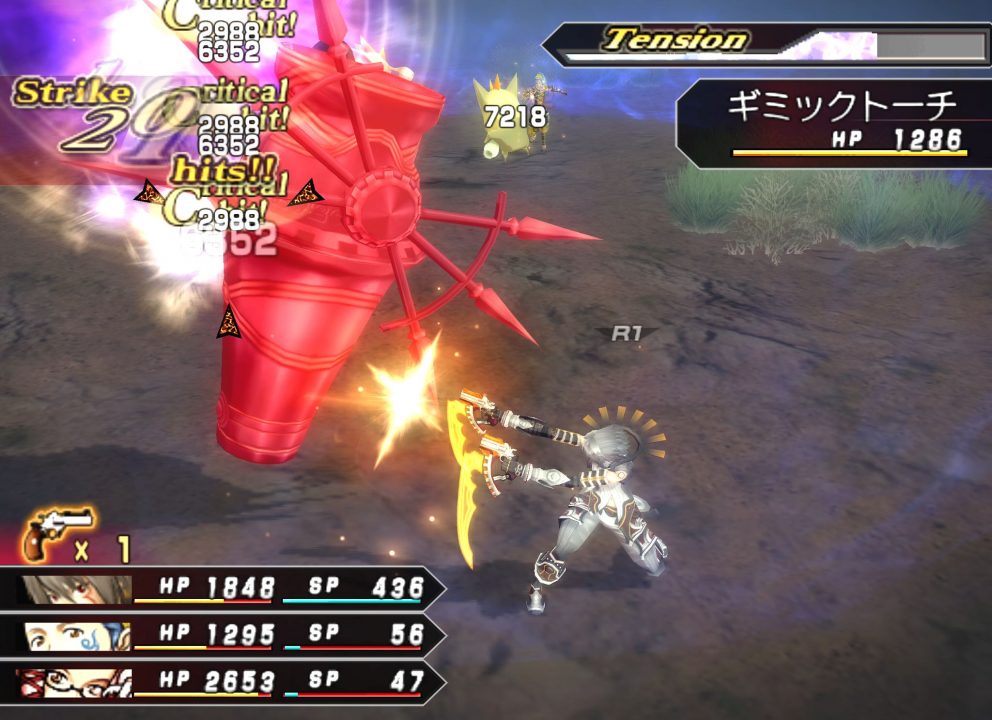Select the gray-haired party member portrait
Viewport: 992px width, 720px height.
pos(75,588)
